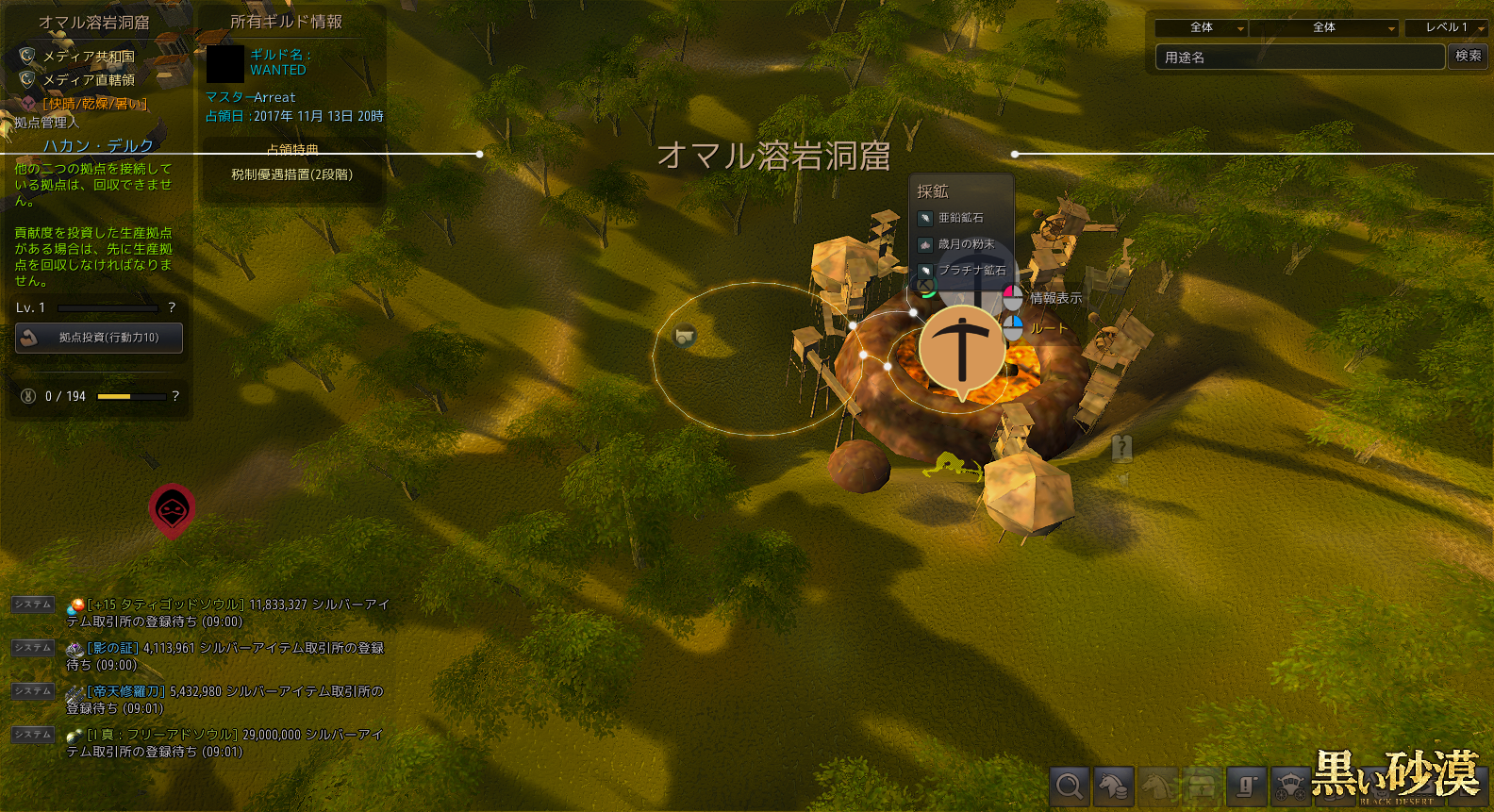Open the horse and coins icon
Viewport: 1494px width, 812px height.
pos(1113,786)
